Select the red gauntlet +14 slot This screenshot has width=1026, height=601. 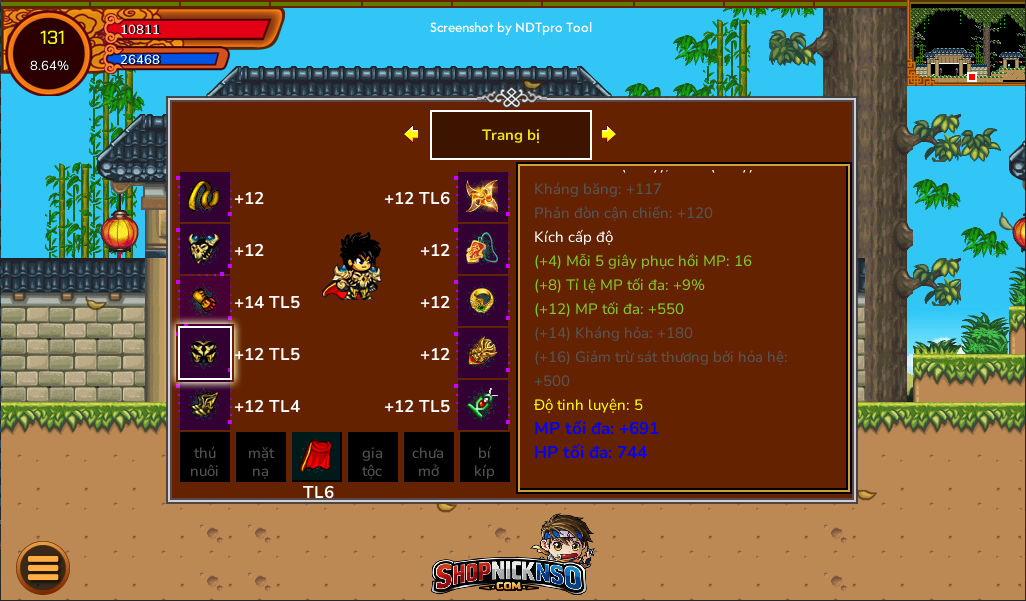point(205,301)
